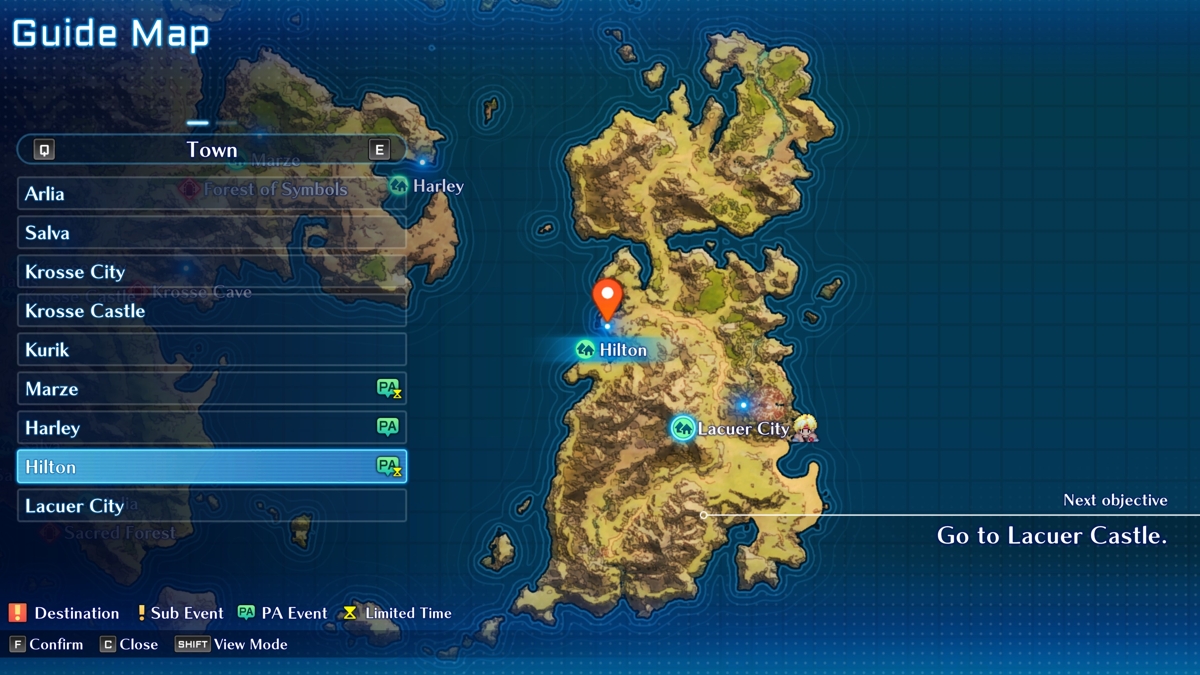Click the Town category selector header
Image resolution: width=1200 pixels, height=675 pixels.
coord(212,150)
